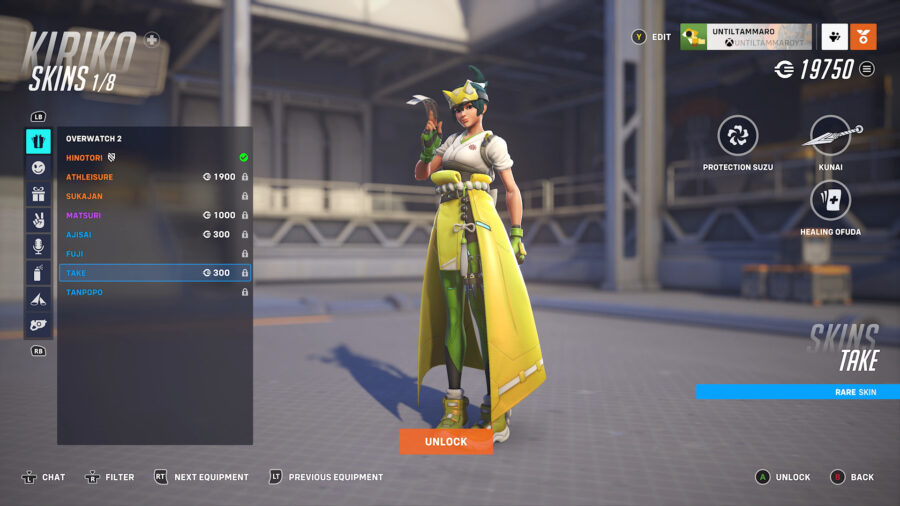Screen dimensions: 900x506
Task: Open the Voice Lines microphone tab
Action: [38, 246]
